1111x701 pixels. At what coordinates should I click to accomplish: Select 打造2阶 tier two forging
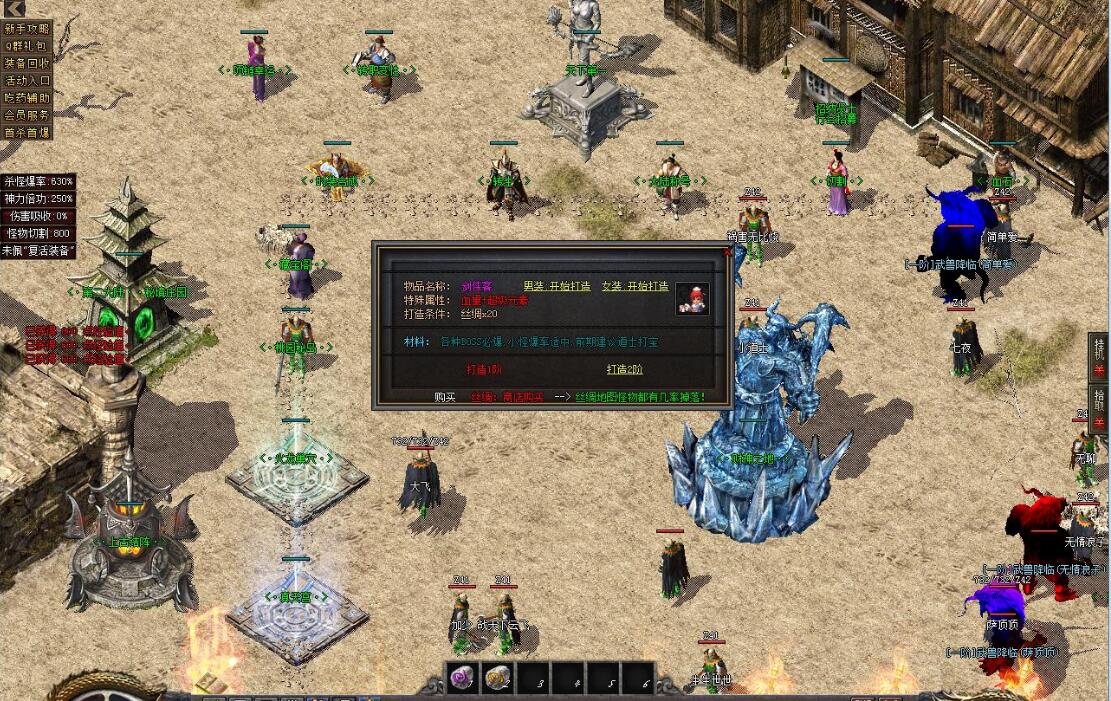(x=625, y=369)
